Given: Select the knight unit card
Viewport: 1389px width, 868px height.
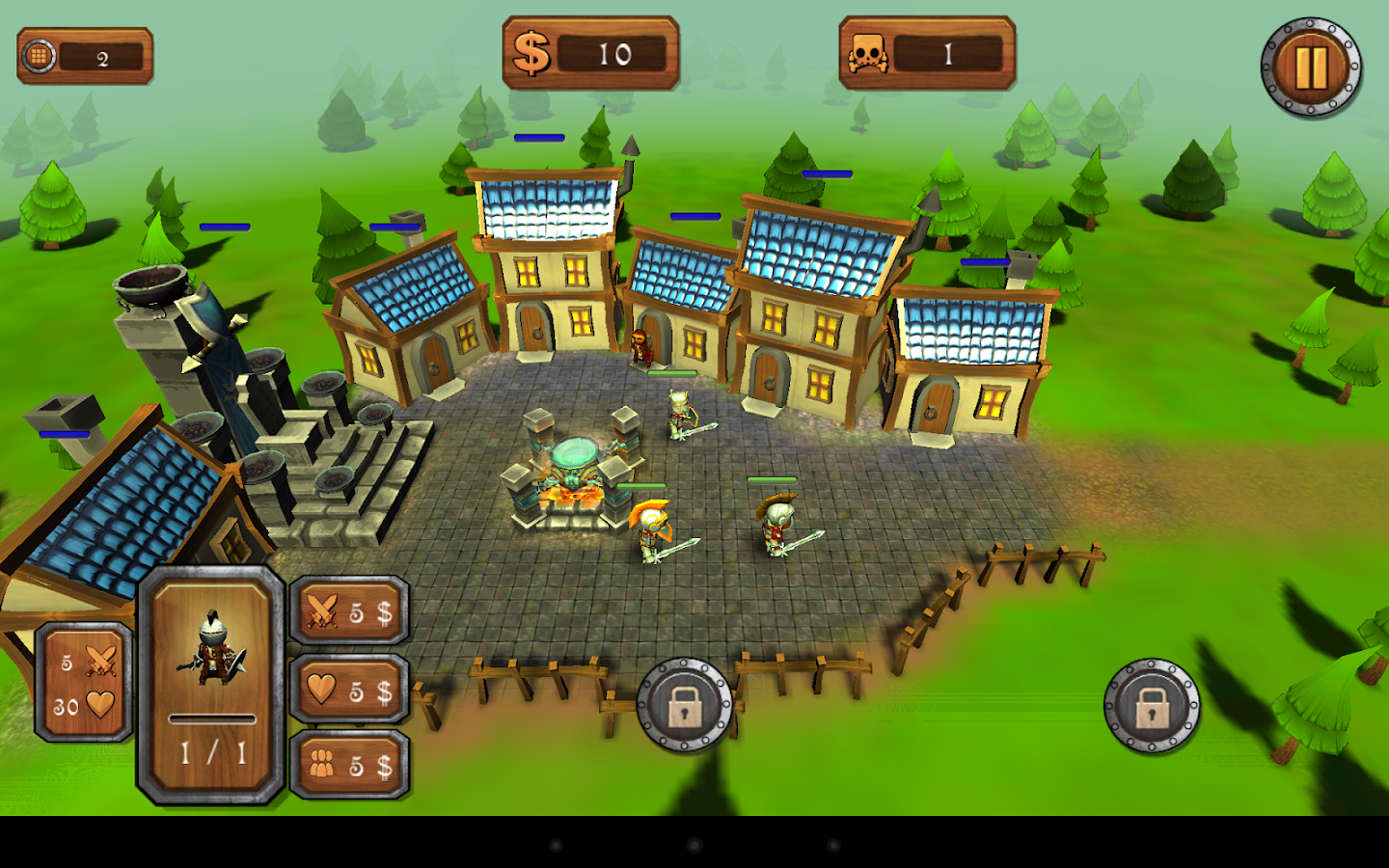Looking at the screenshot, I should tap(212, 685).
